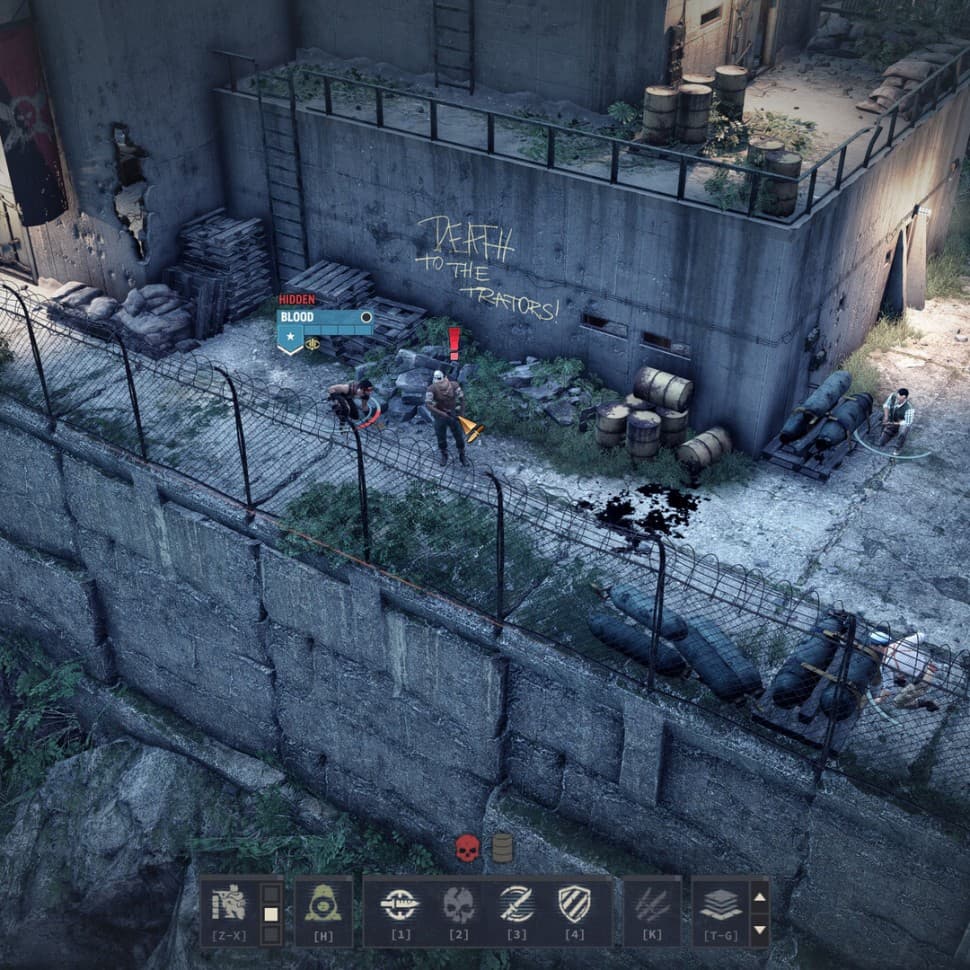Use the knife attack ability in slot 1
This screenshot has width=970, height=970.
400,905
